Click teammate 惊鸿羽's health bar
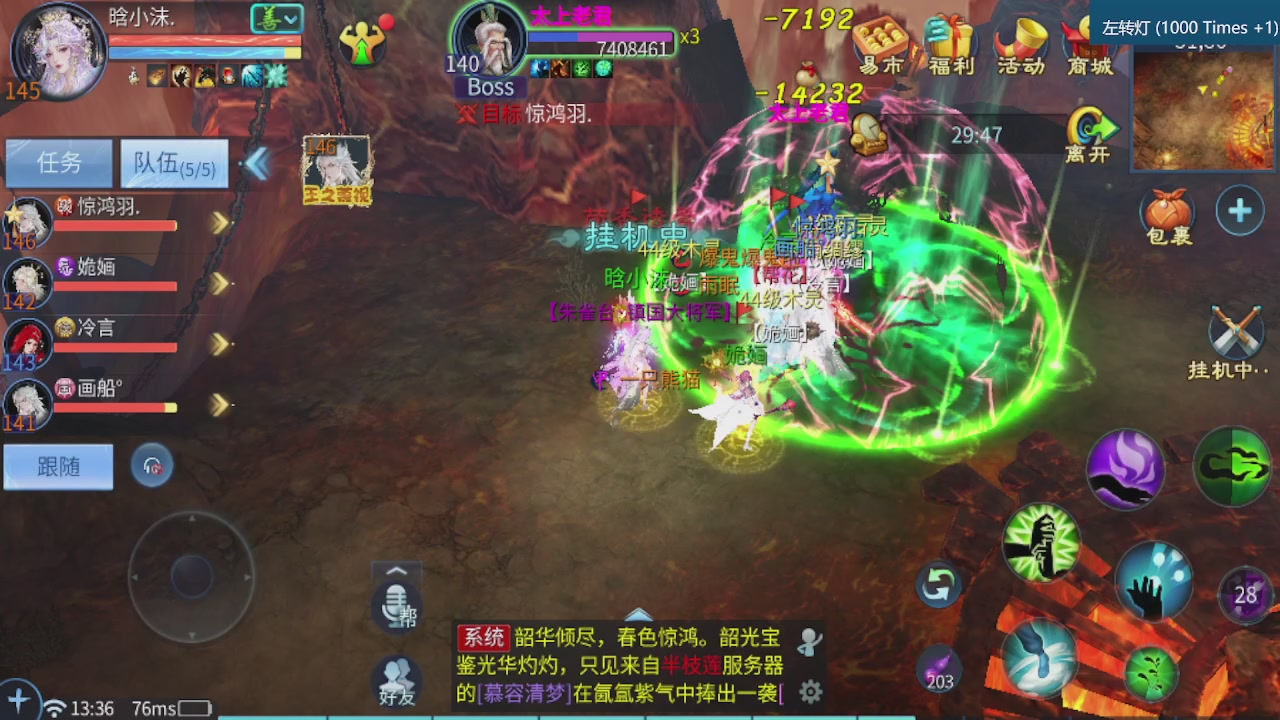The width and height of the screenshot is (1280, 720). 115,226
